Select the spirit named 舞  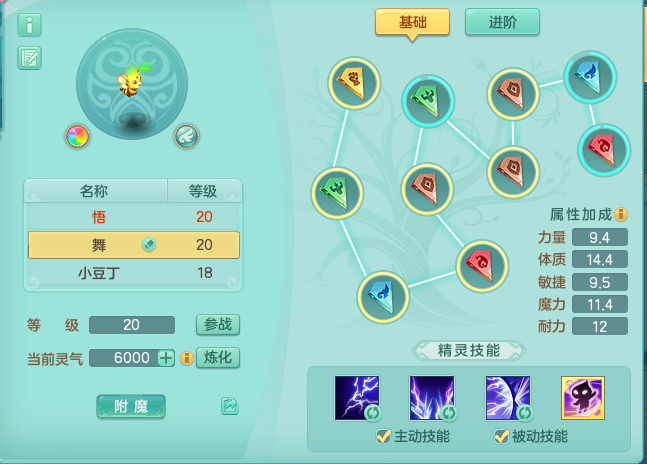pyautogui.click(x=98, y=245)
